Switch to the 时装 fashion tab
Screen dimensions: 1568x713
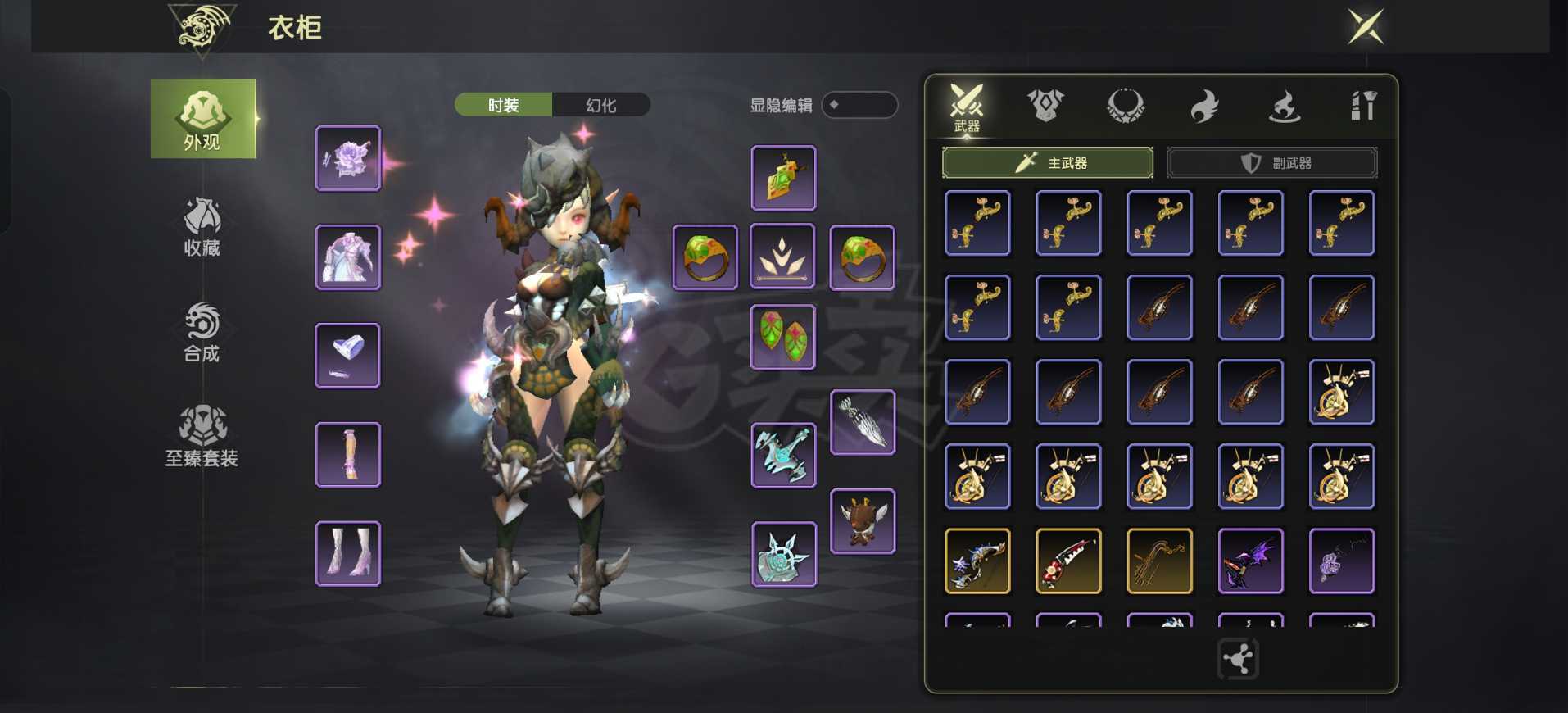(502, 105)
